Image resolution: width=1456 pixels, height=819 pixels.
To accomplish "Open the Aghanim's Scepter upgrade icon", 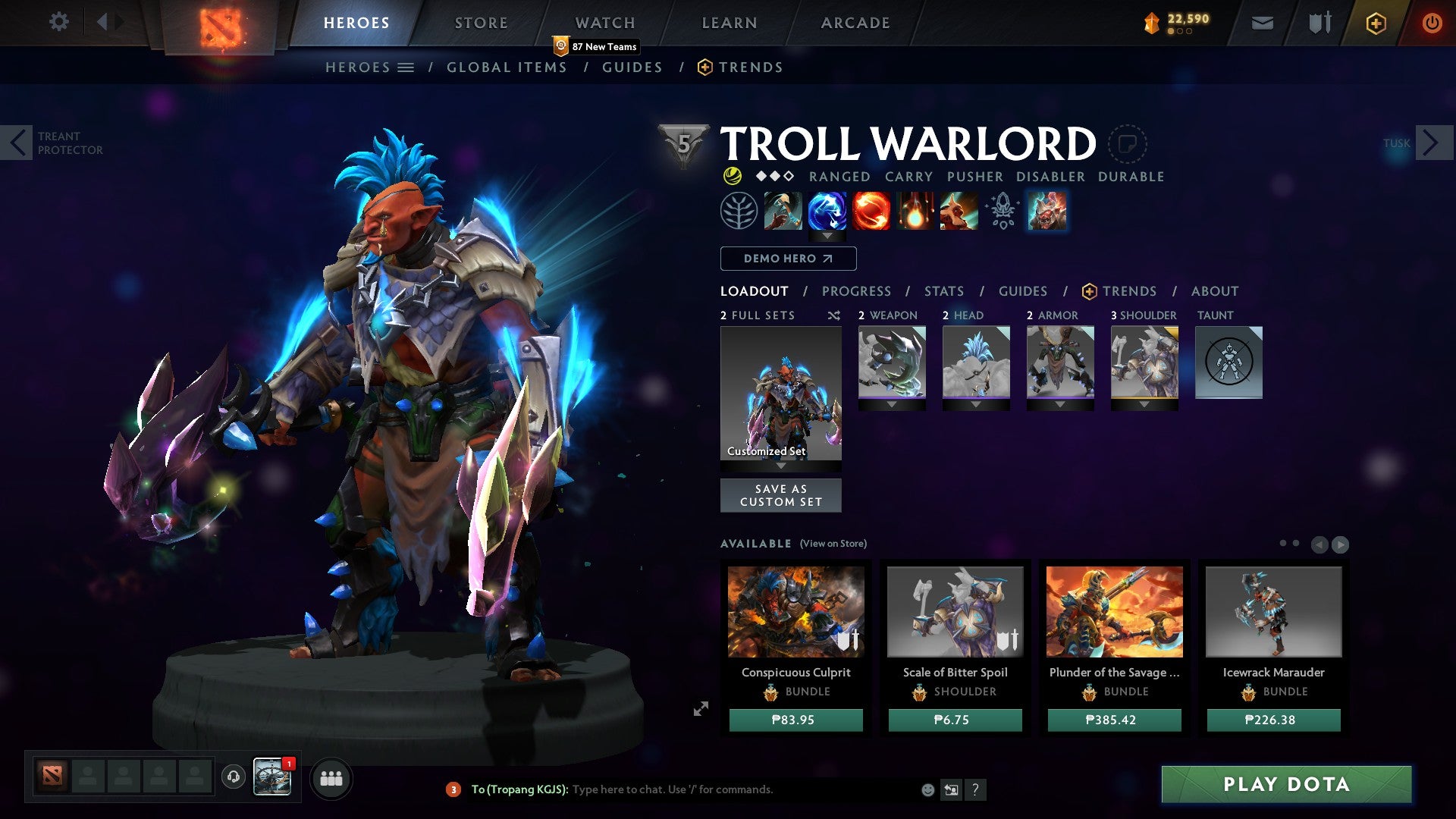I will (1003, 212).
